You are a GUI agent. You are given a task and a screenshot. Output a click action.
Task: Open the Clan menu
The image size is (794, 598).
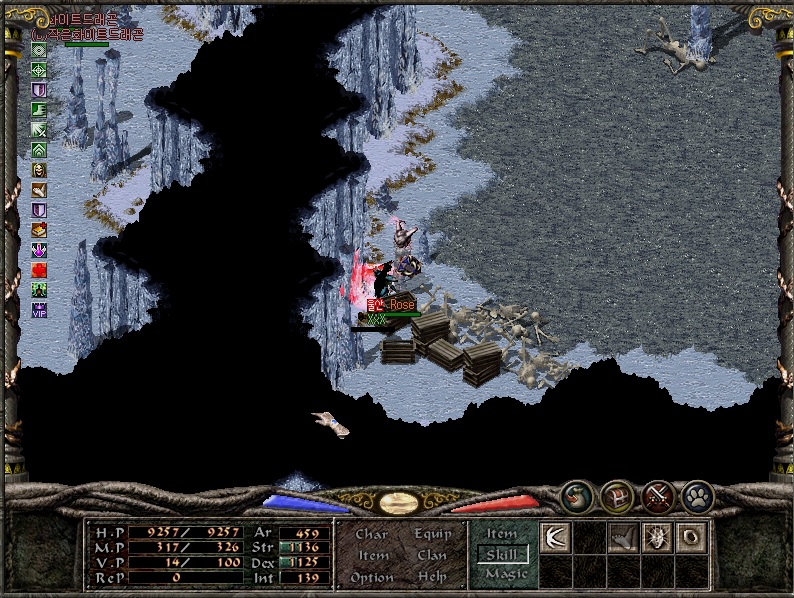(x=432, y=555)
